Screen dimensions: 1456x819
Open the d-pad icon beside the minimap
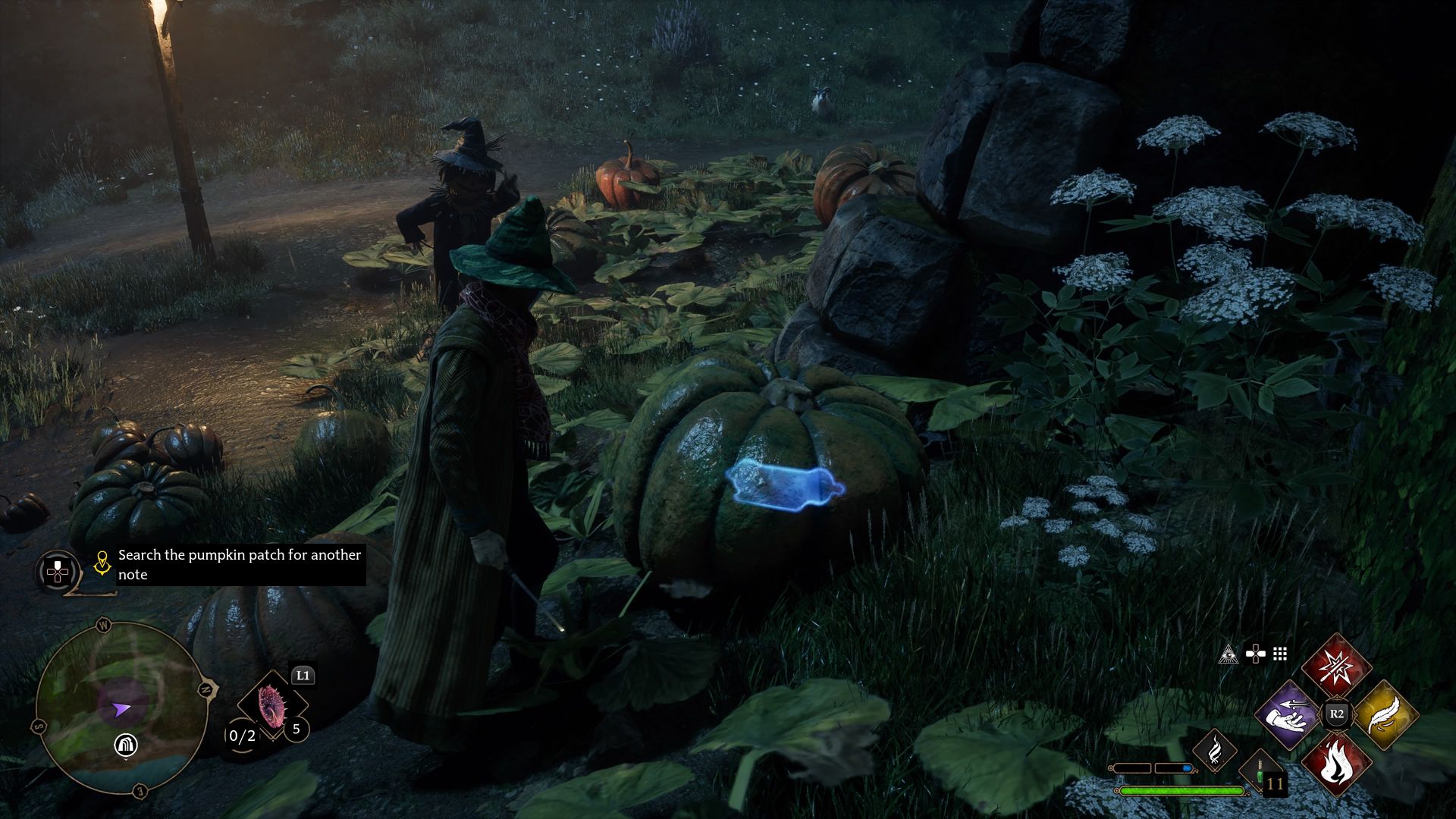(x=58, y=570)
